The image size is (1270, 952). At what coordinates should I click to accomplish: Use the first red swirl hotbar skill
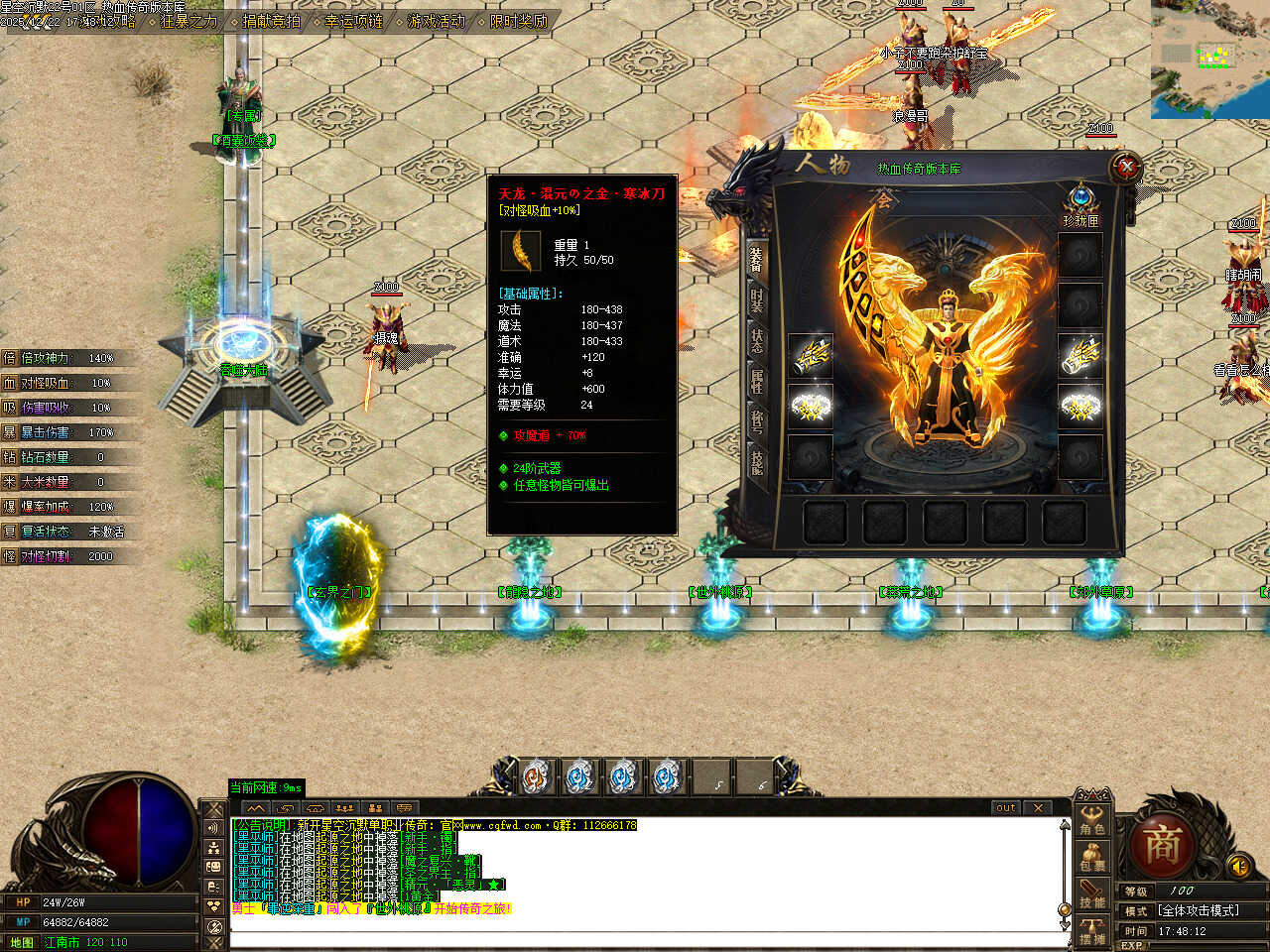537,777
